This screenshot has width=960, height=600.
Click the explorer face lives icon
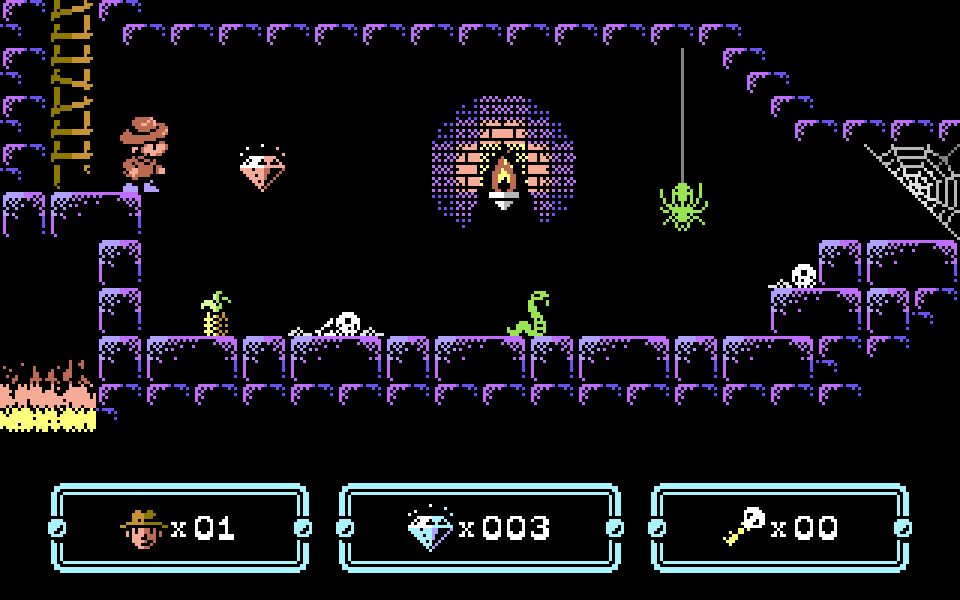pyautogui.click(x=143, y=528)
